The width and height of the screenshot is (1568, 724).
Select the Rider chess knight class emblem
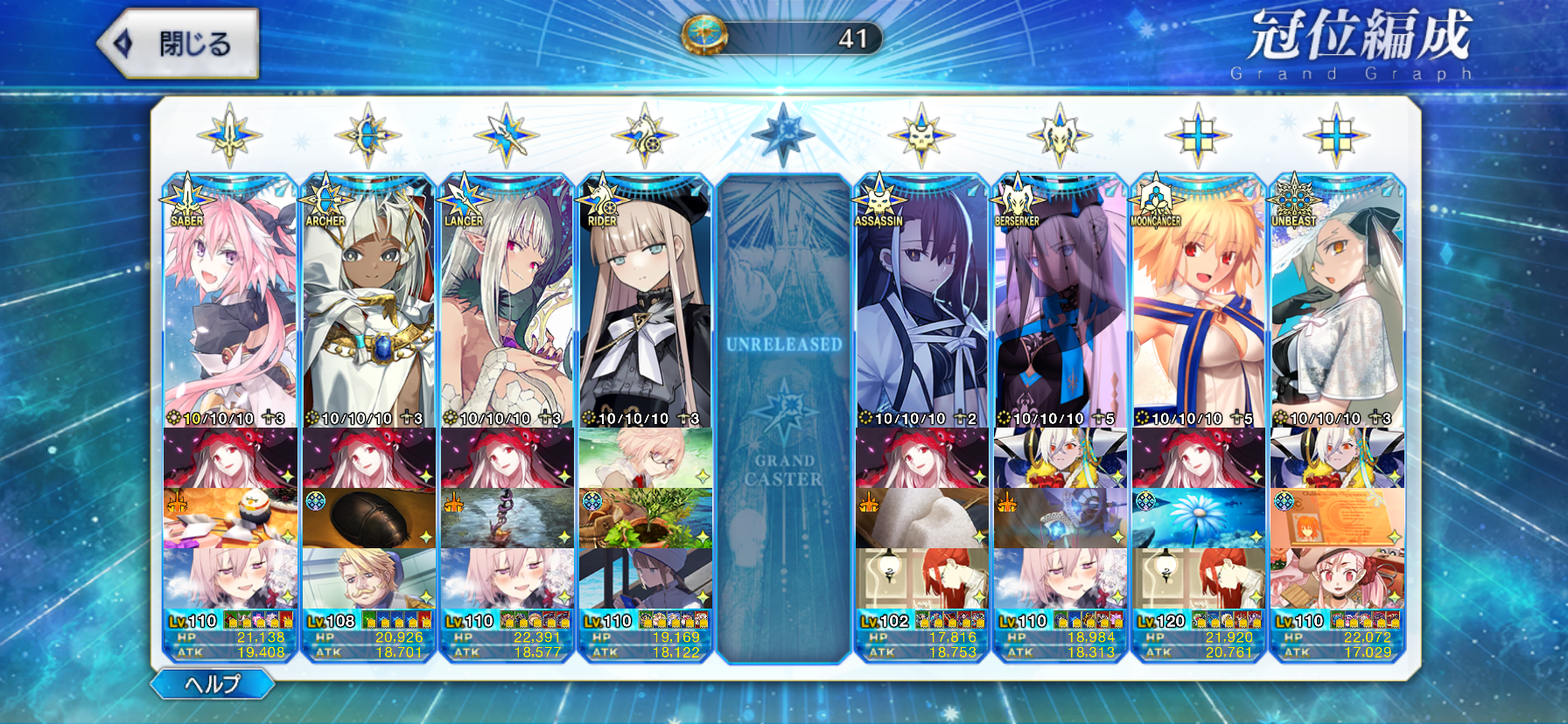(645, 136)
